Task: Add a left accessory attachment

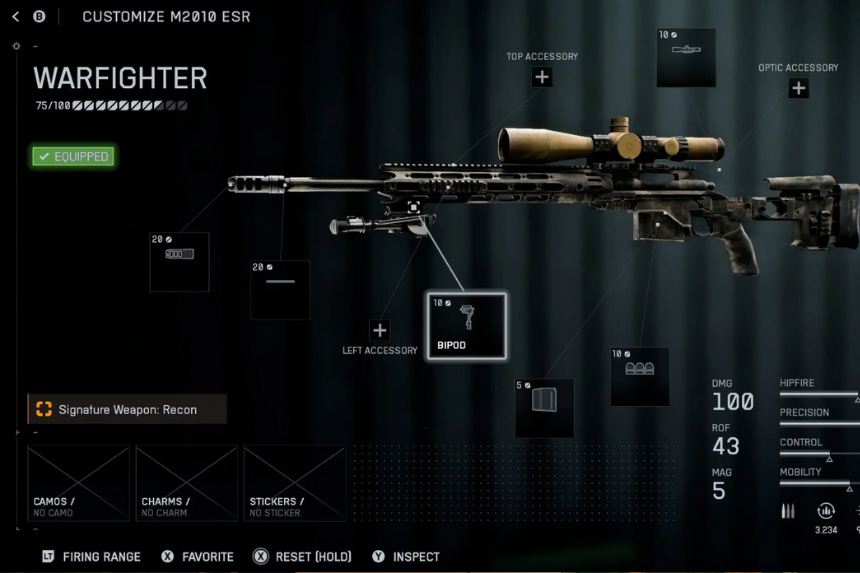Action: (379, 330)
